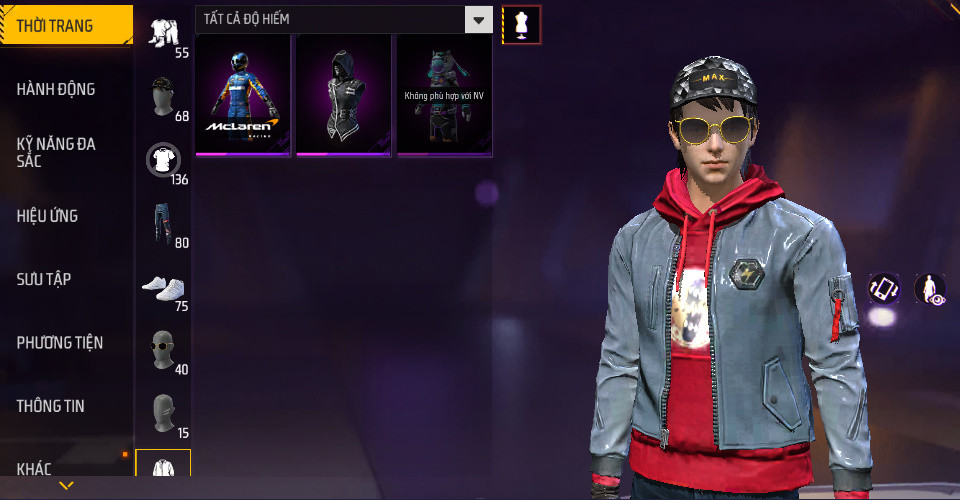Choose the white t-shirt tops category
The height and width of the screenshot is (500, 960).
163,159
